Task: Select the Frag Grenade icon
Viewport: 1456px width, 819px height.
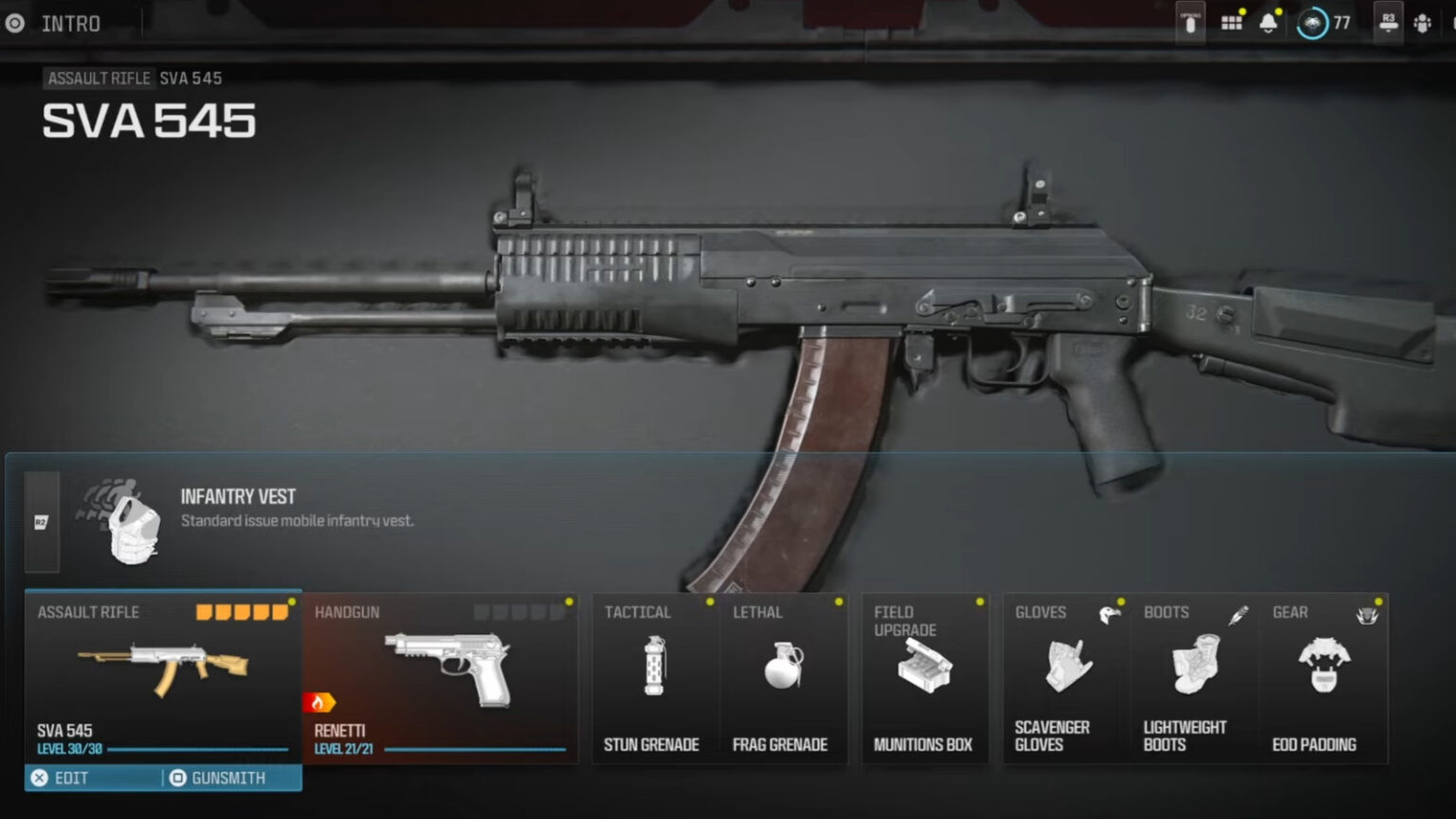Action: pyautogui.click(x=785, y=667)
